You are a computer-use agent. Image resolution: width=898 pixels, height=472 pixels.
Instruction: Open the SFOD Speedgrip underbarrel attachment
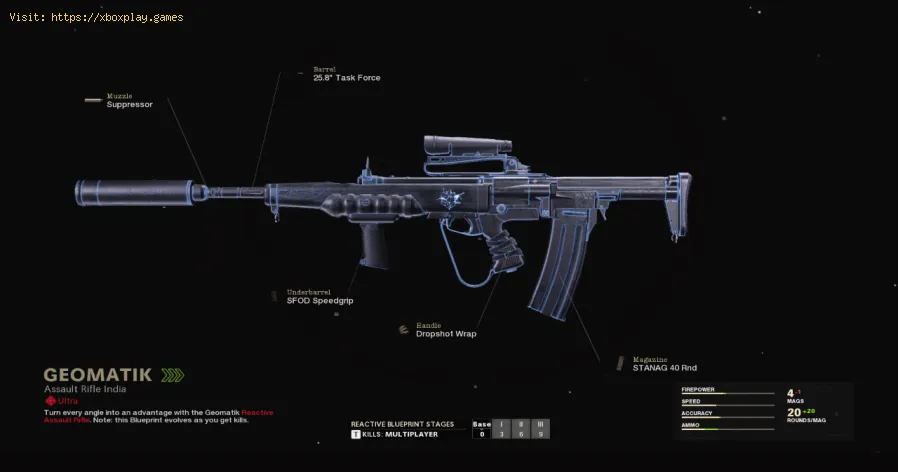tap(320, 300)
